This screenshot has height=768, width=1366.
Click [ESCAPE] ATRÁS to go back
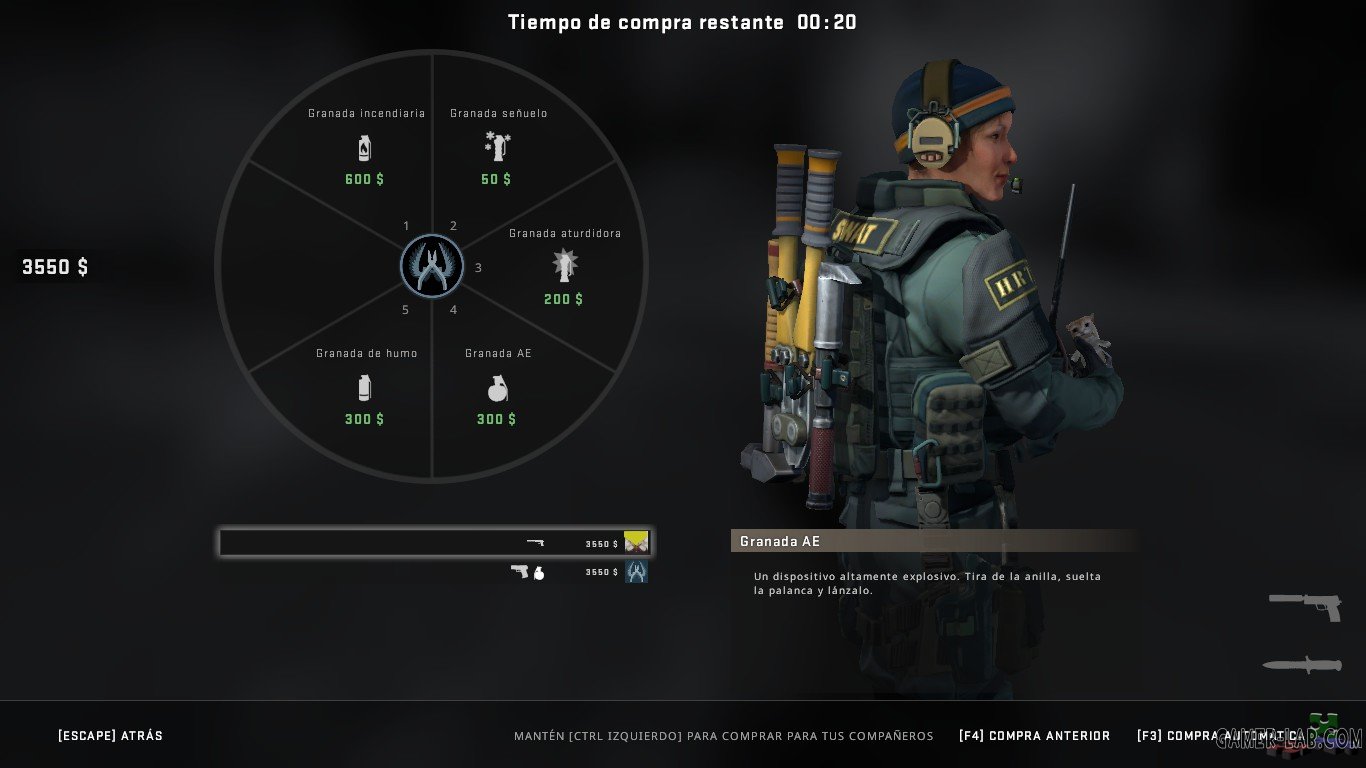(x=110, y=735)
